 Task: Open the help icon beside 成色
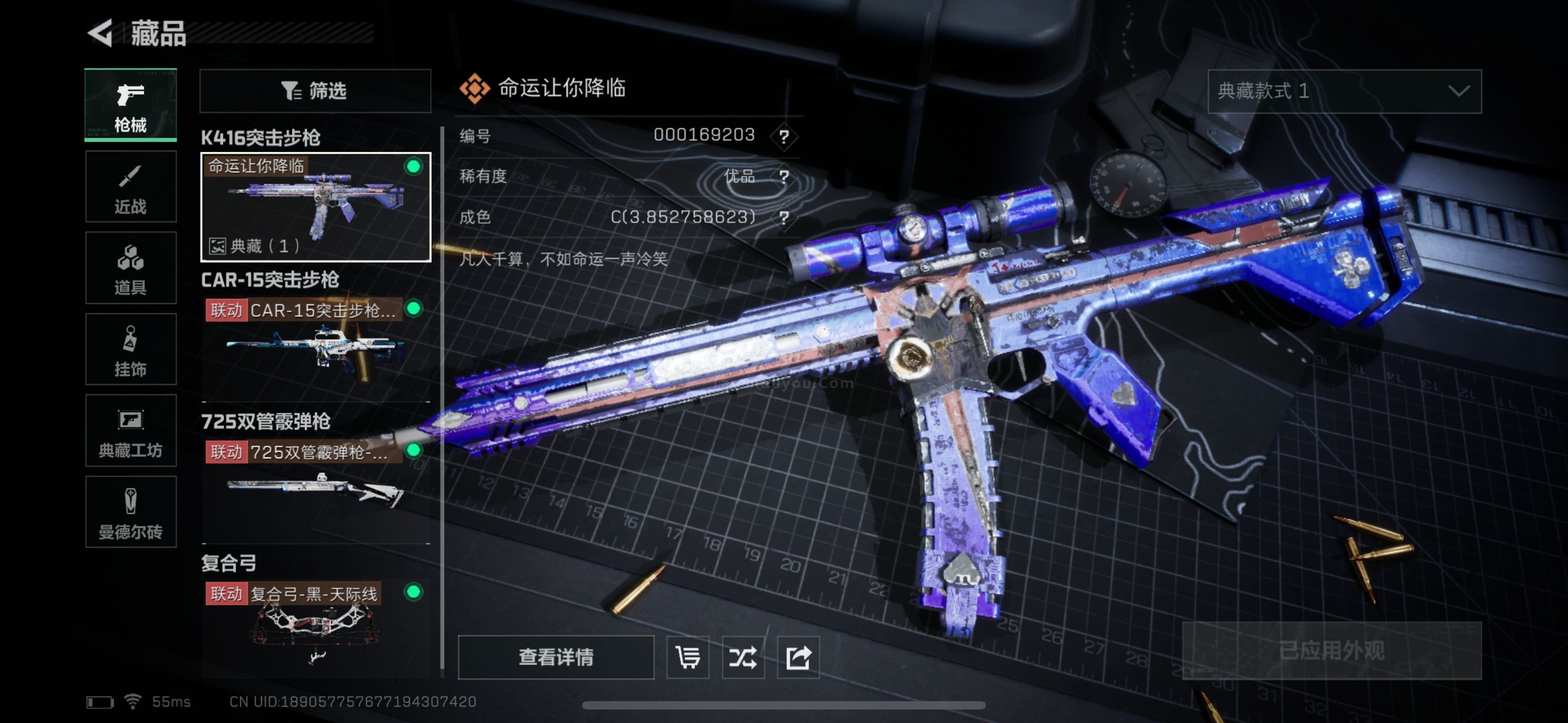coord(784,217)
